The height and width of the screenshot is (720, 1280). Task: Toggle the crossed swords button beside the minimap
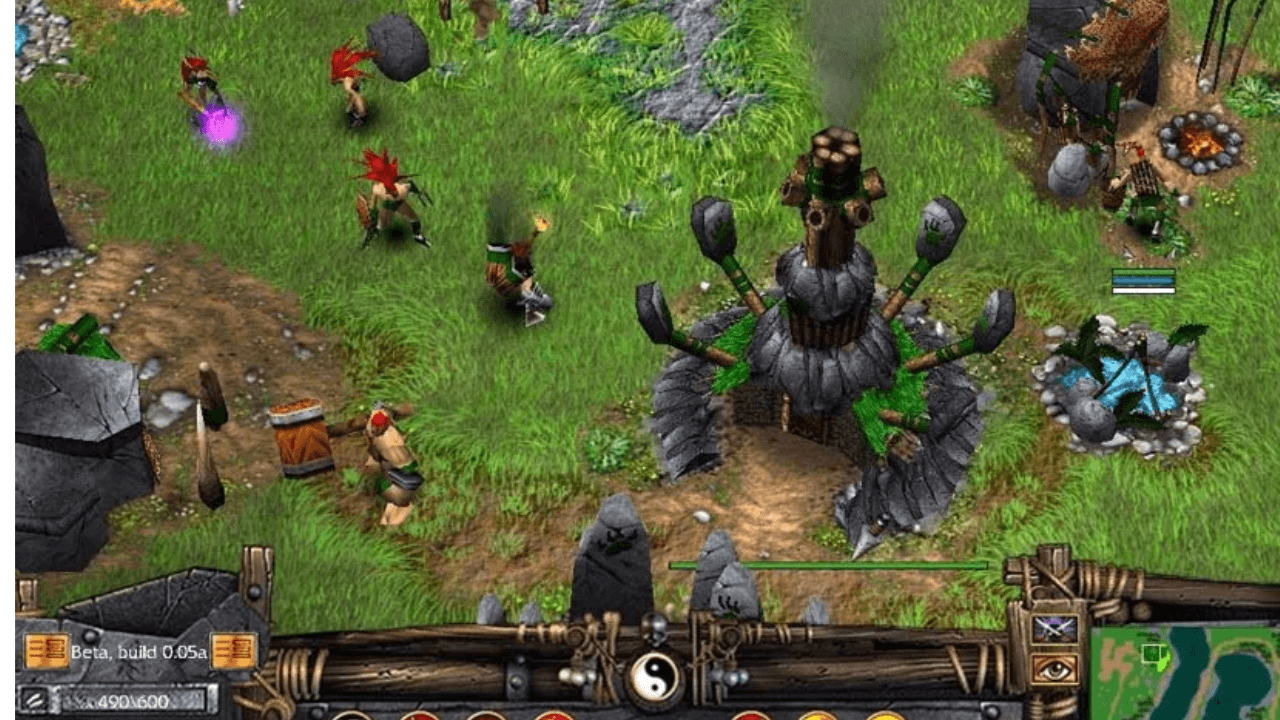coord(1054,628)
